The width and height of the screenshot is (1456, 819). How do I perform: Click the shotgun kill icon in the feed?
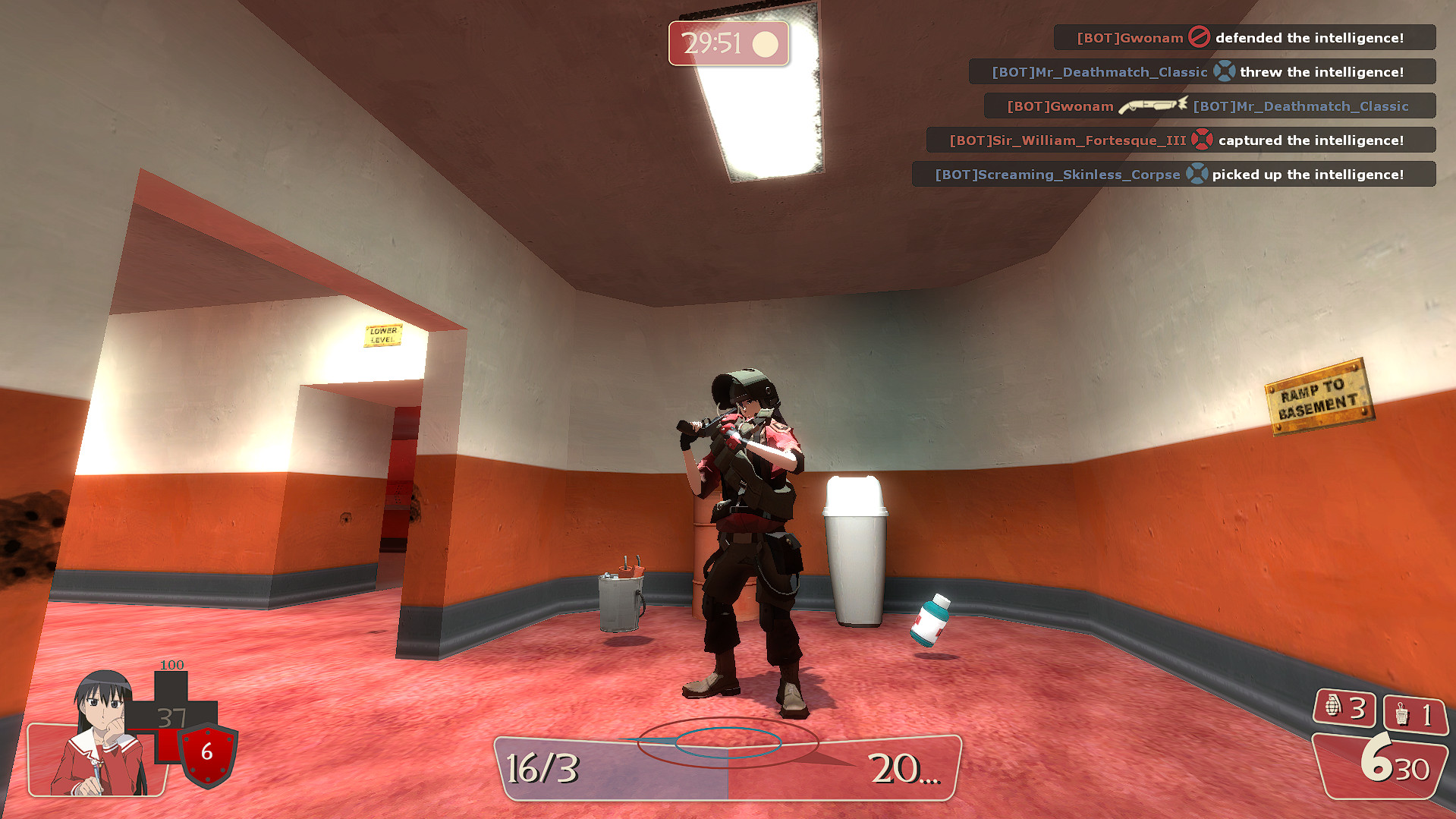tap(1153, 106)
